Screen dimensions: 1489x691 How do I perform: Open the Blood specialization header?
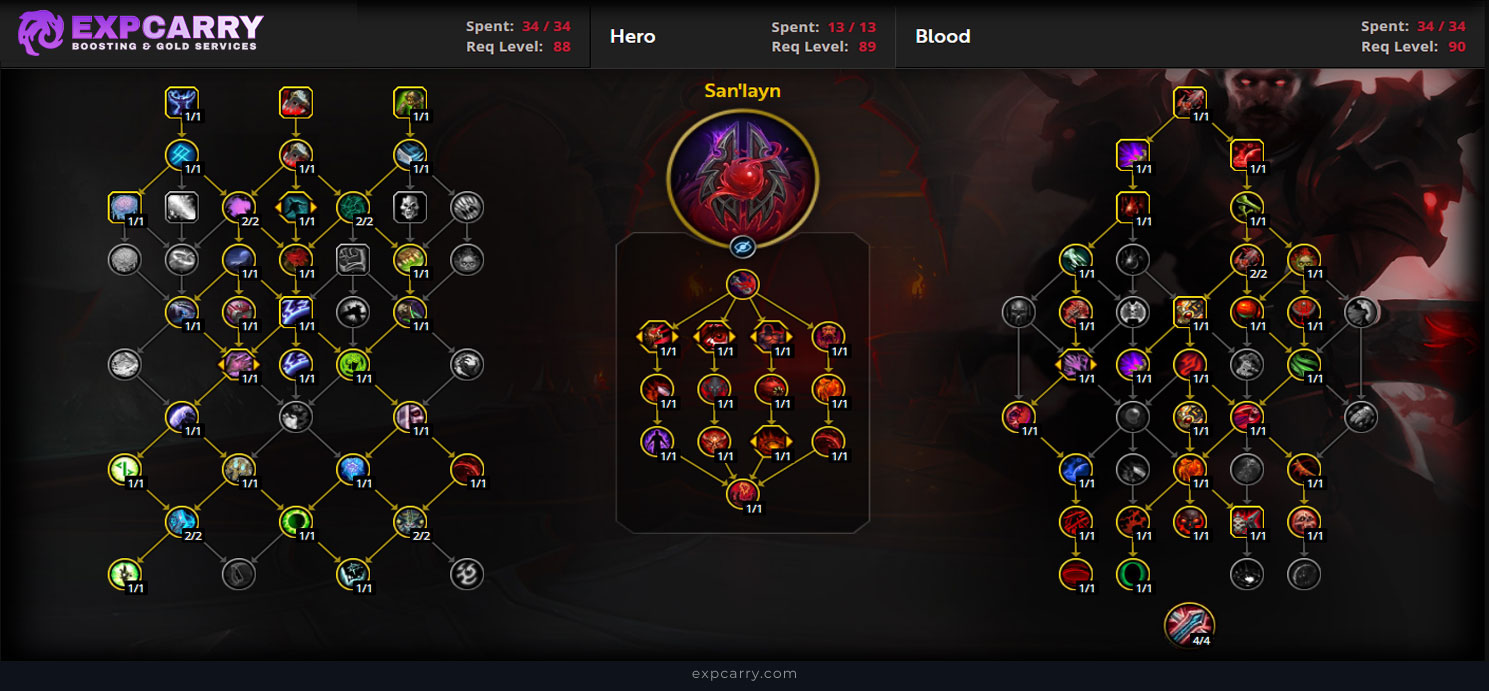[942, 37]
